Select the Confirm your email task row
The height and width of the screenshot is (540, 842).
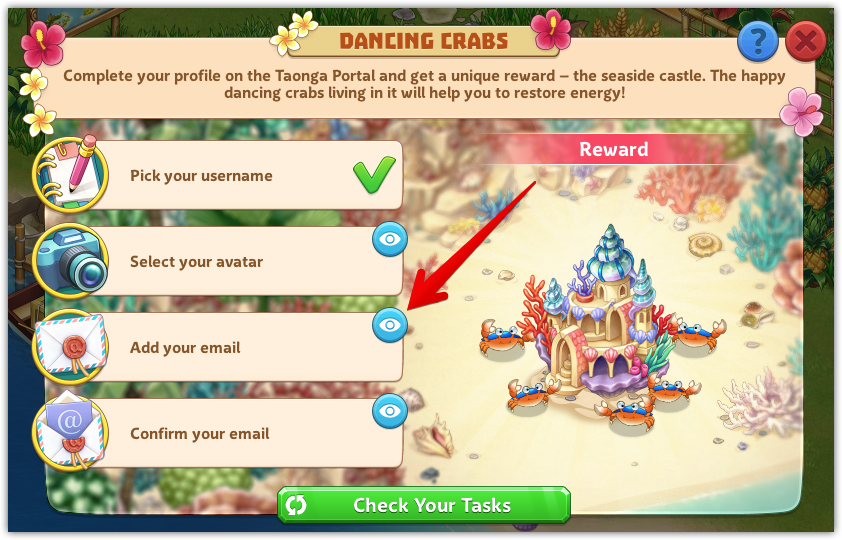[x=240, y=434]
